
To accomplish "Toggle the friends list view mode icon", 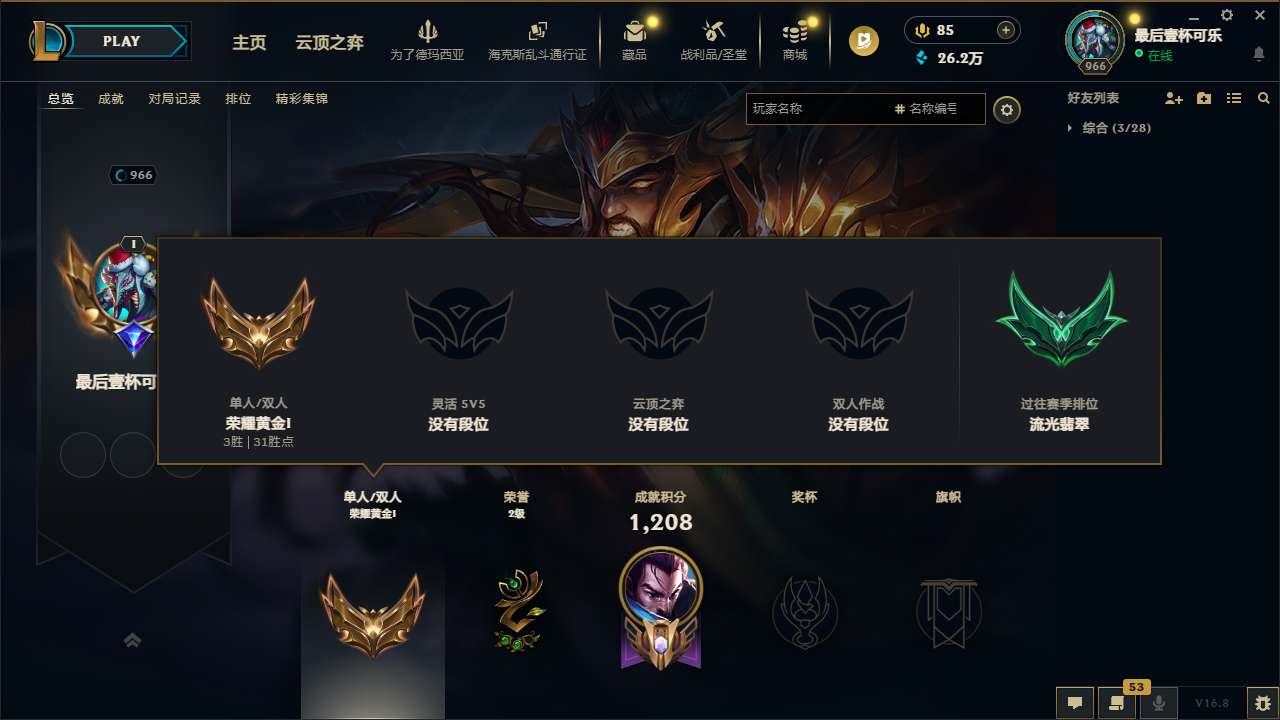I will 1233,98.
